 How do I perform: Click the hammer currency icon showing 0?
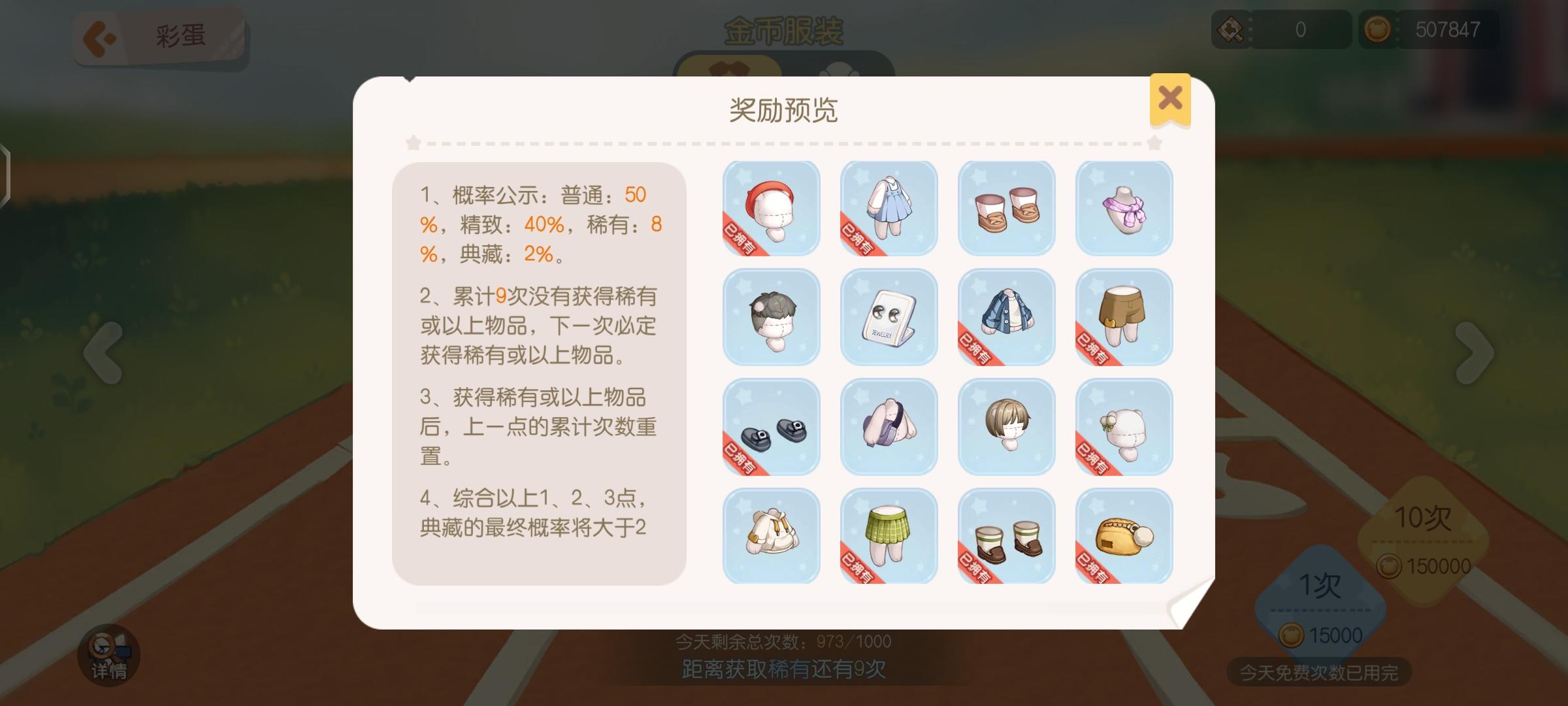pyautogui.click(x=1231, y=29)
